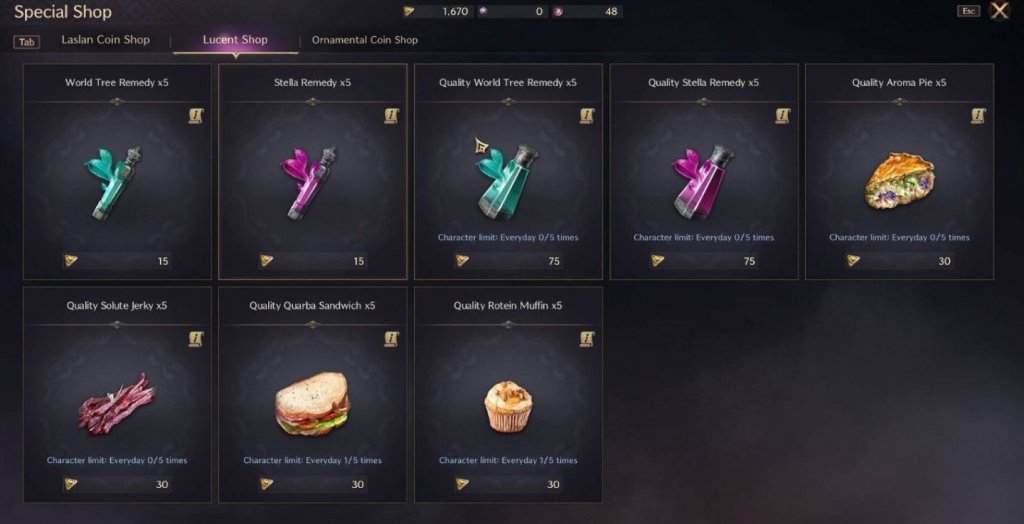This screenshot has width=1024, height=524.
Task: Select the Lucent Shop tab
Action: (235, 40)
